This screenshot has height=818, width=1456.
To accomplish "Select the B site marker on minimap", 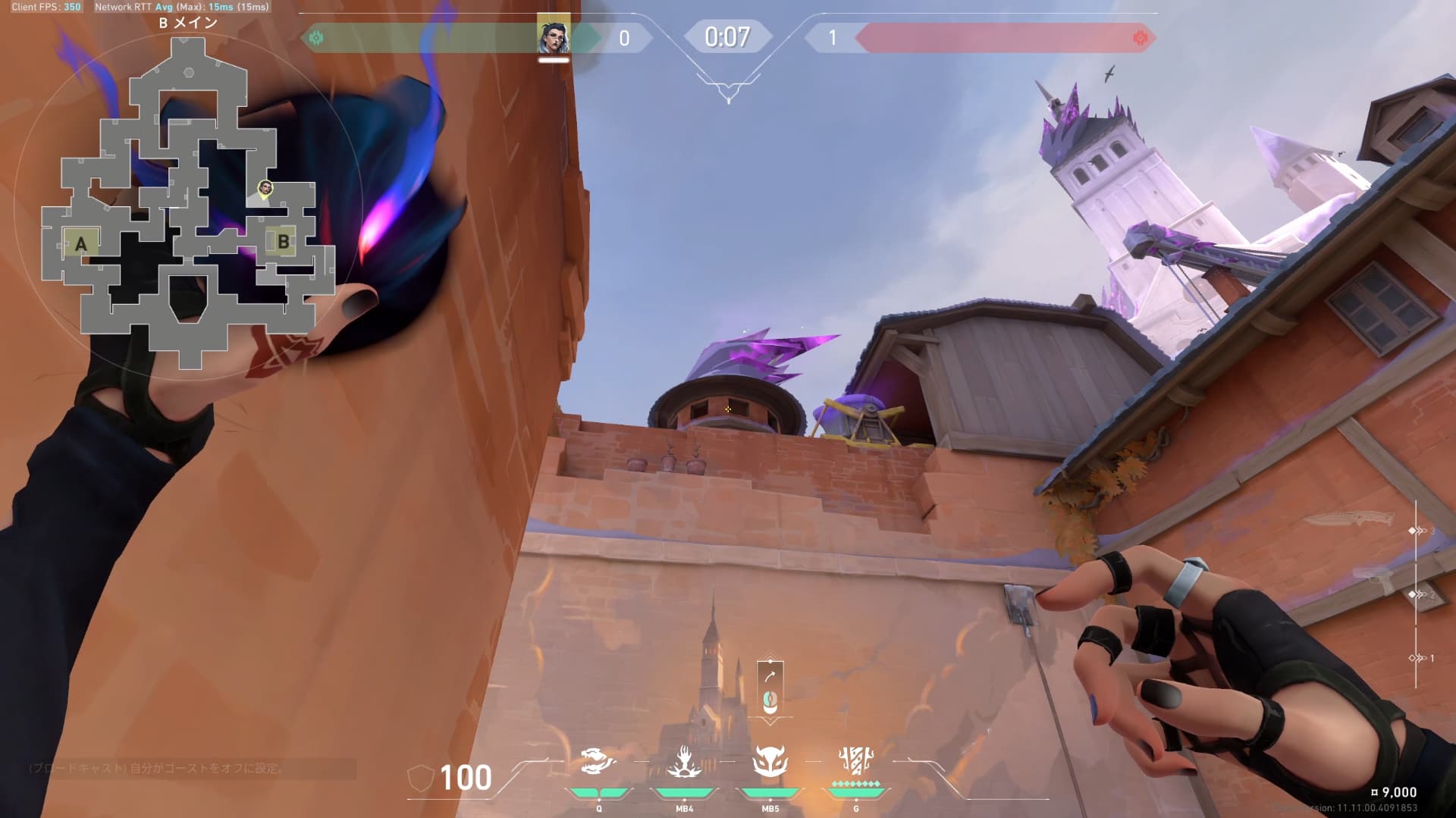I will [x=283, y=242].
